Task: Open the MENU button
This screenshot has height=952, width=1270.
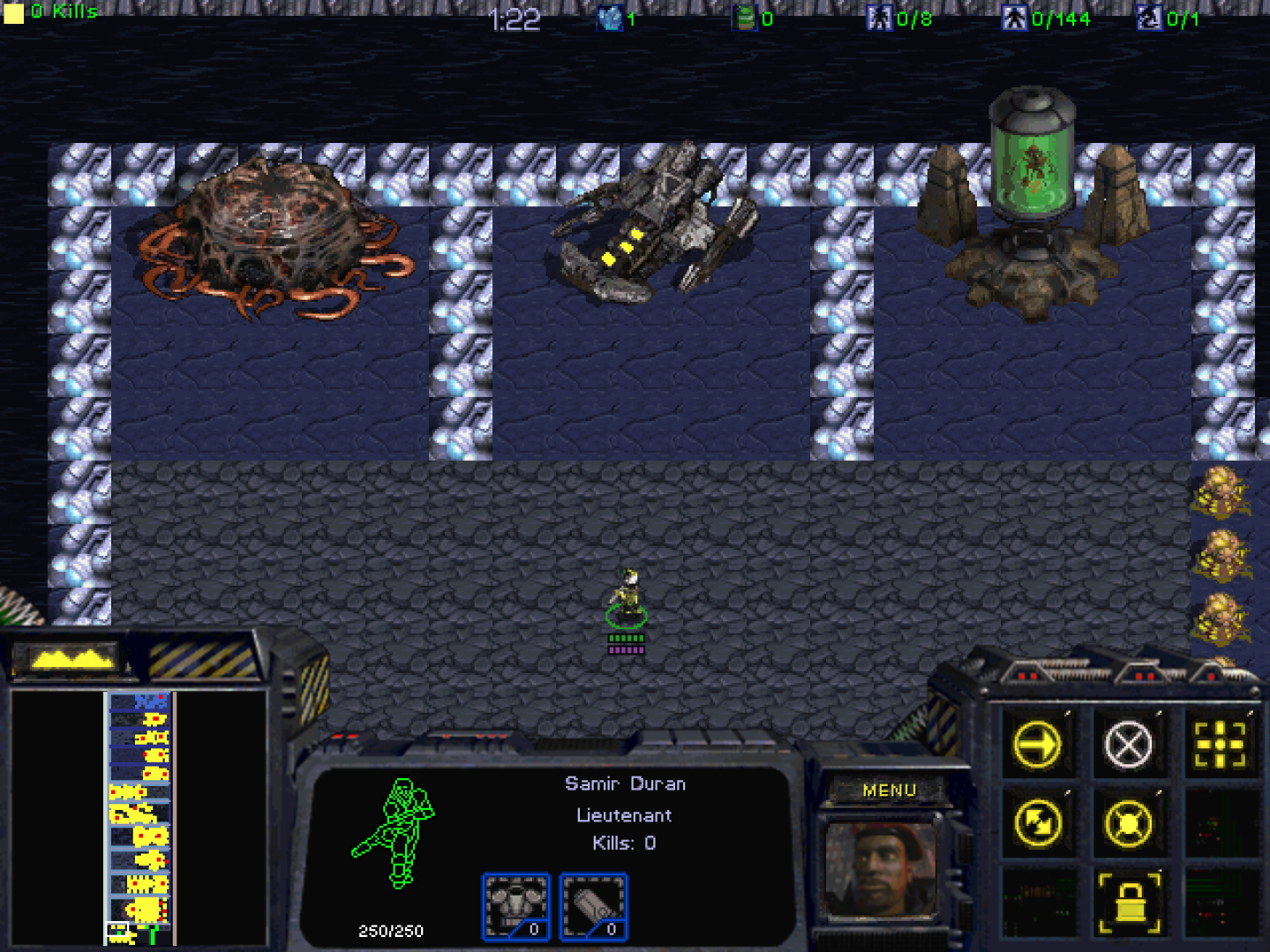Action: 889,791
